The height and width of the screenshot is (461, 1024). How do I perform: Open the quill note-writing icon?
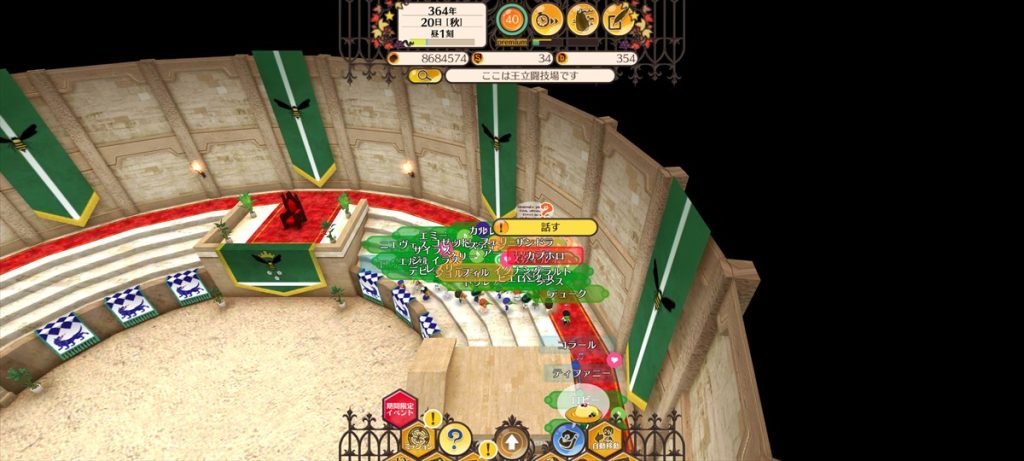click(x=619, y=18)
